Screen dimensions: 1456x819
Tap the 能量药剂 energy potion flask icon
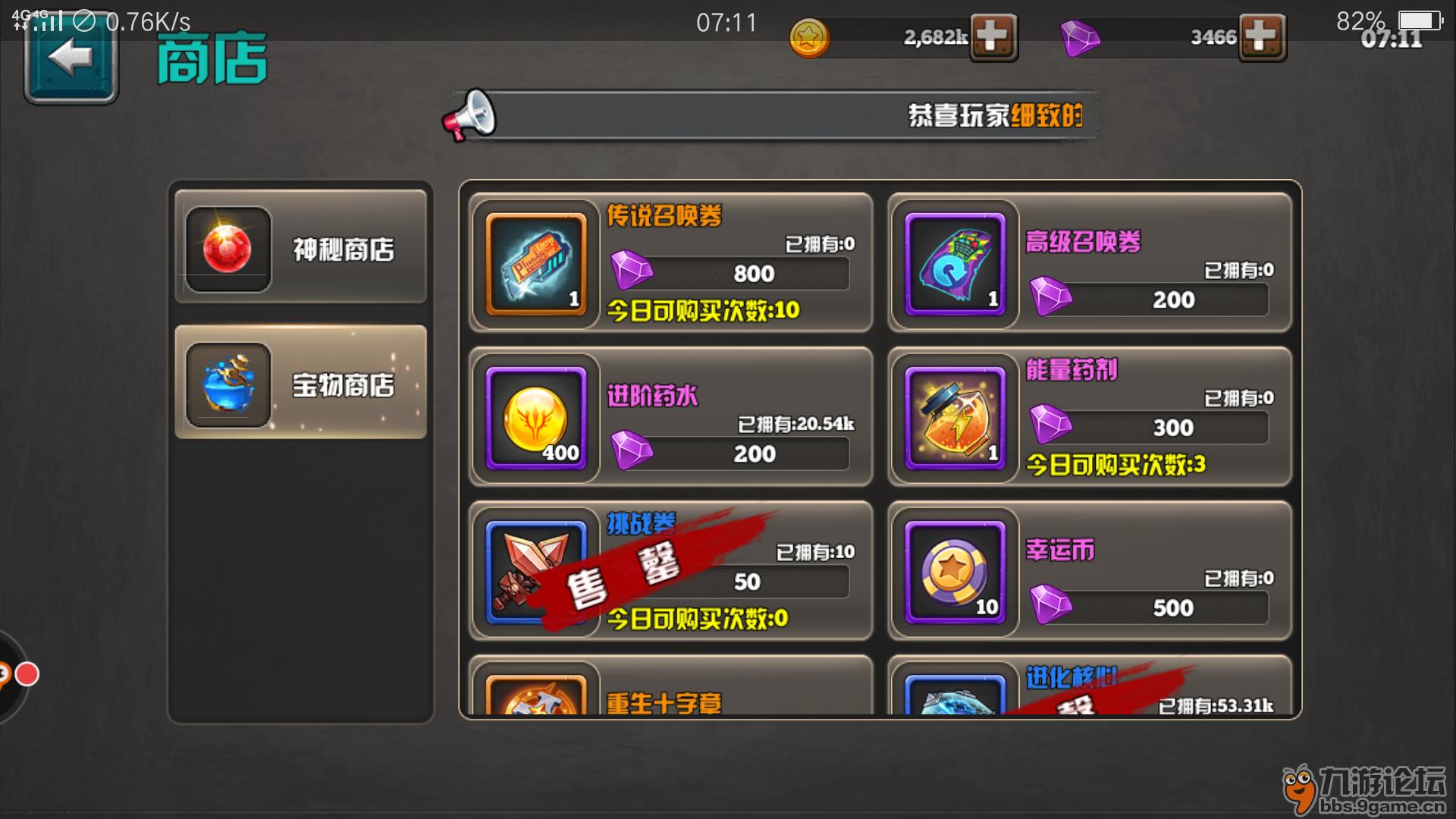[953, 418]
